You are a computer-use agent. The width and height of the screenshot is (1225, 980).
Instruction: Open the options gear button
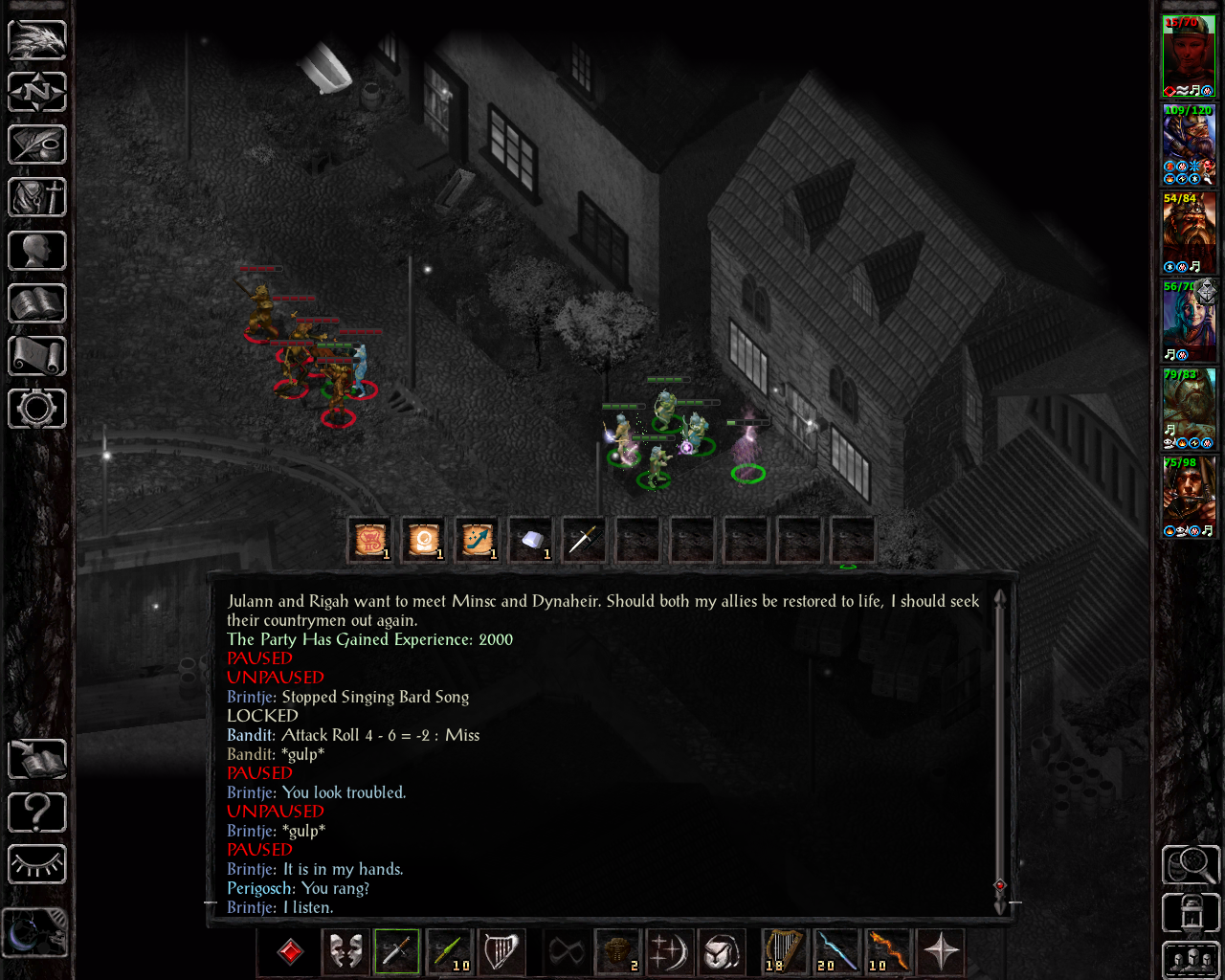coord(37,409)
